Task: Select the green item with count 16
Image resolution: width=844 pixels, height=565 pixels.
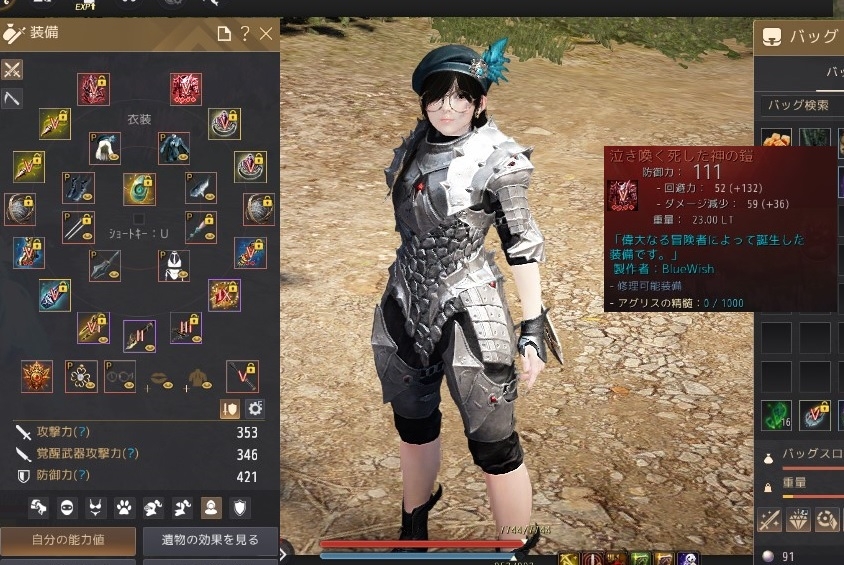Action: [777, 416]
